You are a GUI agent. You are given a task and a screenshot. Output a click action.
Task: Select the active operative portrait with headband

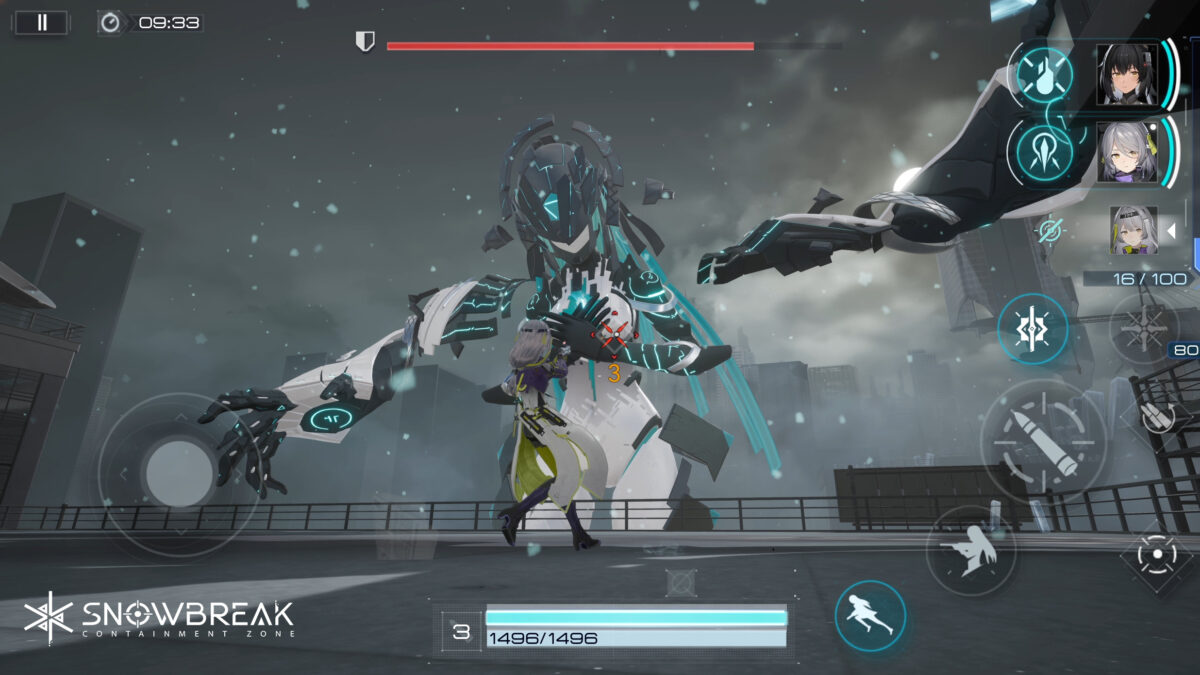click(1133, 230)
